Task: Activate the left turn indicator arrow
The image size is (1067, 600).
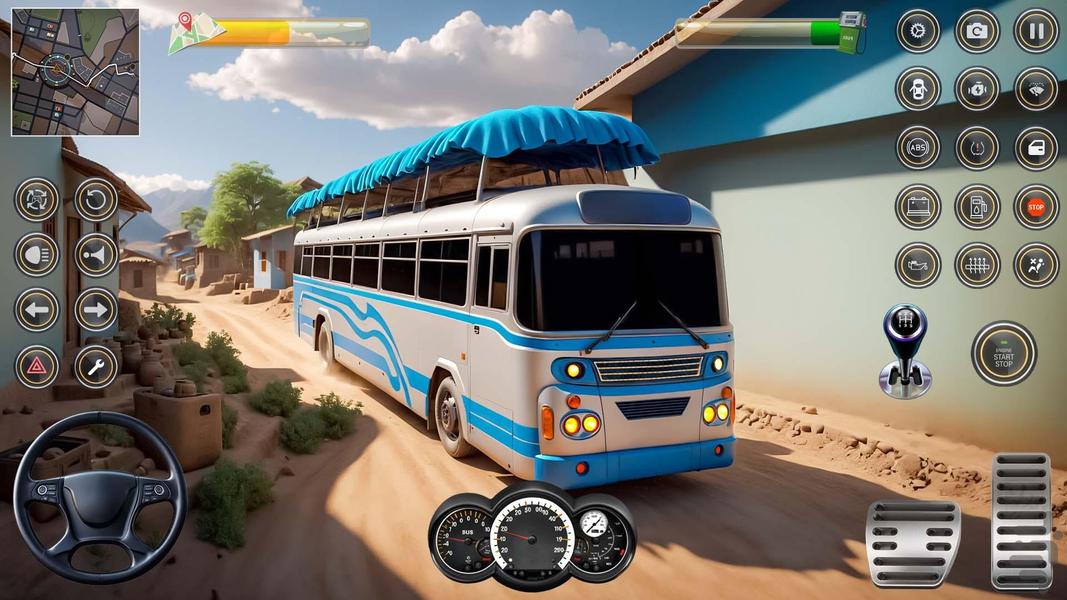Action: (37, 310)
